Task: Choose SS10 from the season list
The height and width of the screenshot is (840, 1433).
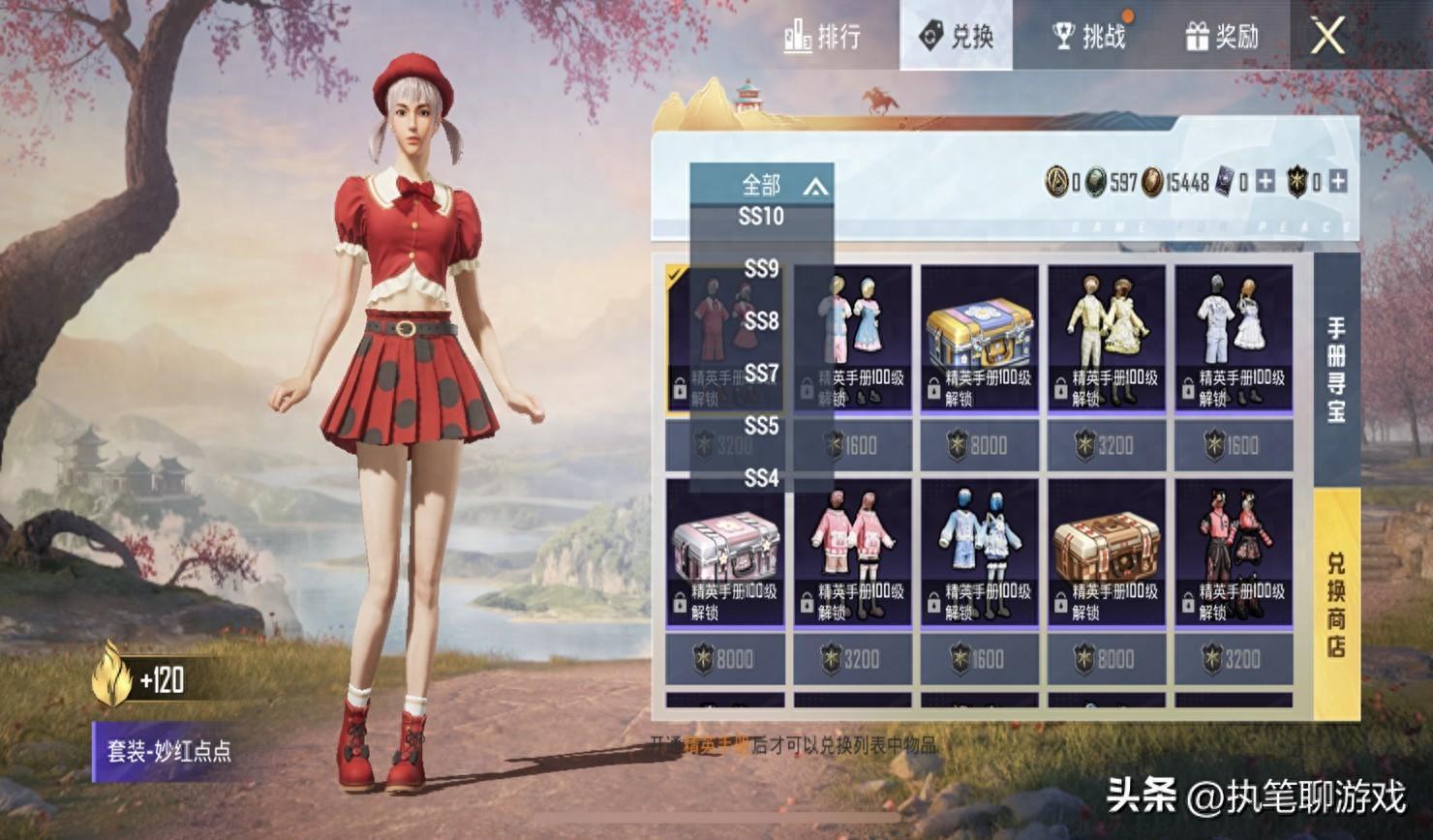Action: pyautogui.click(x=761, y=217)
